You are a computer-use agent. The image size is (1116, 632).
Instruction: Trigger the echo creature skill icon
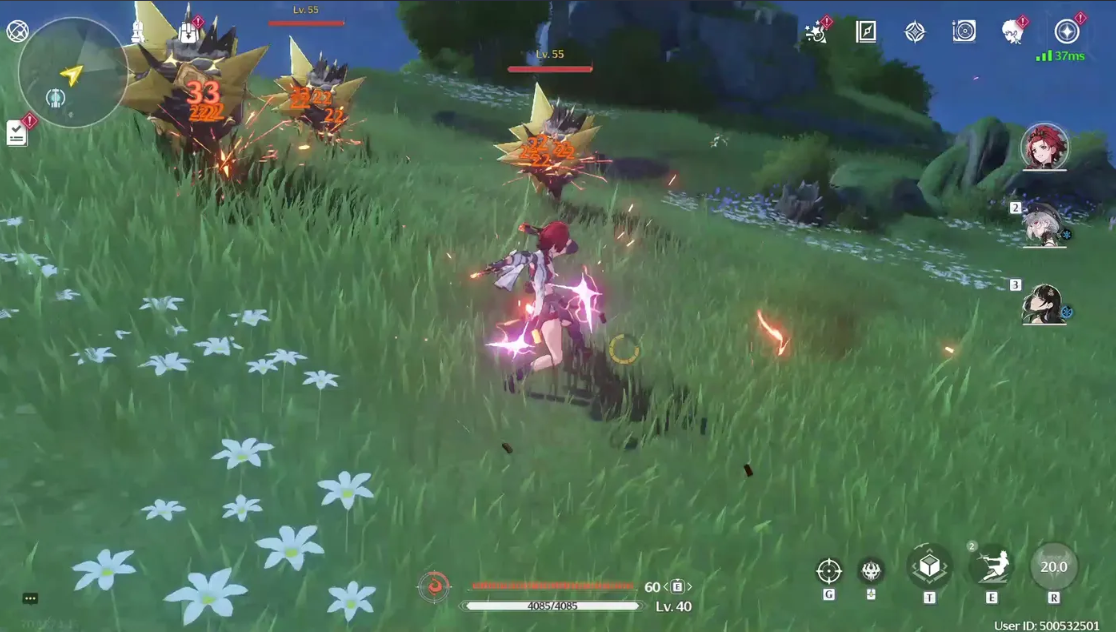[x=871, y=570]
